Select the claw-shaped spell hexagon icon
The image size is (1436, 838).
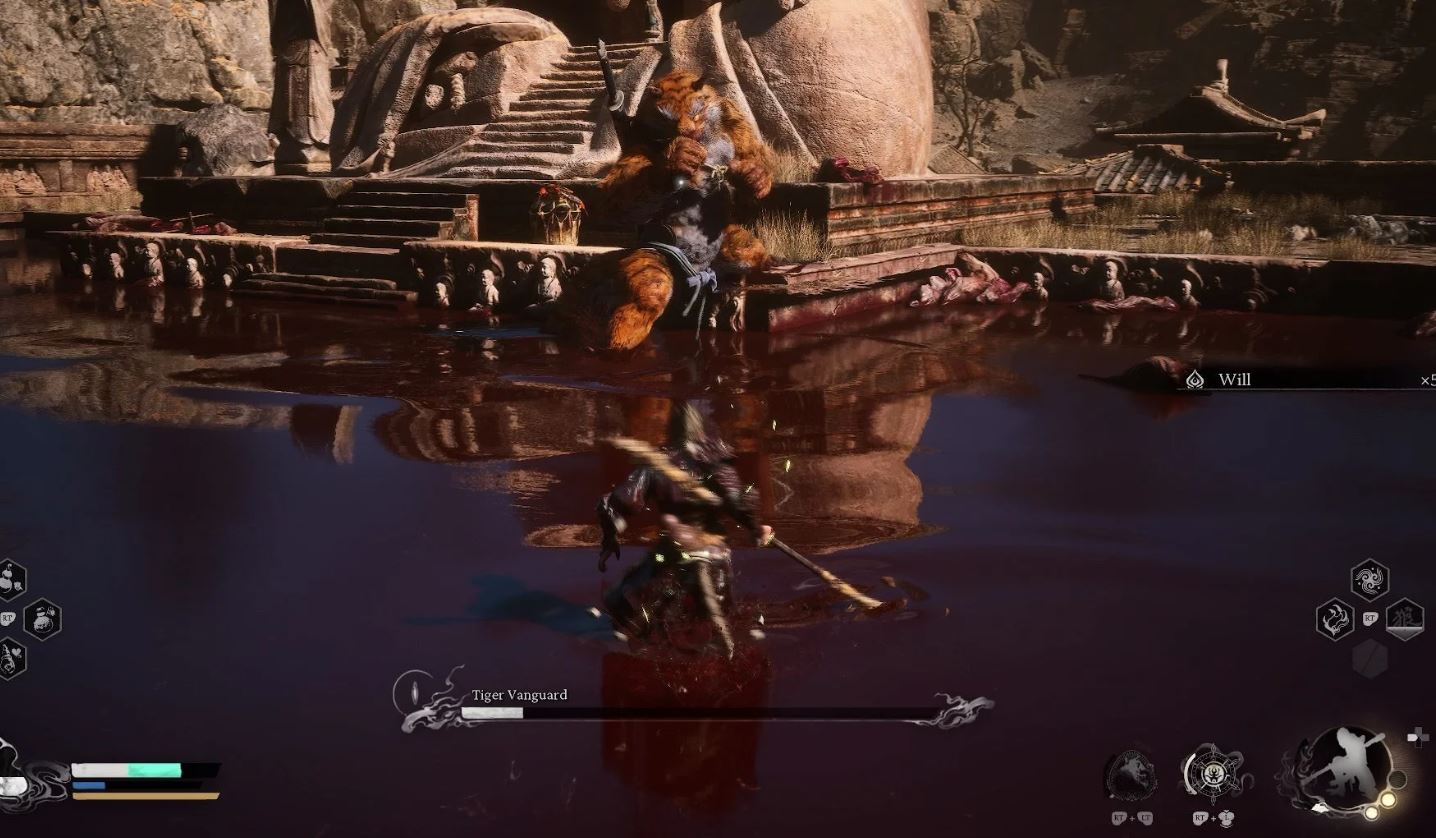[1335, 617]
